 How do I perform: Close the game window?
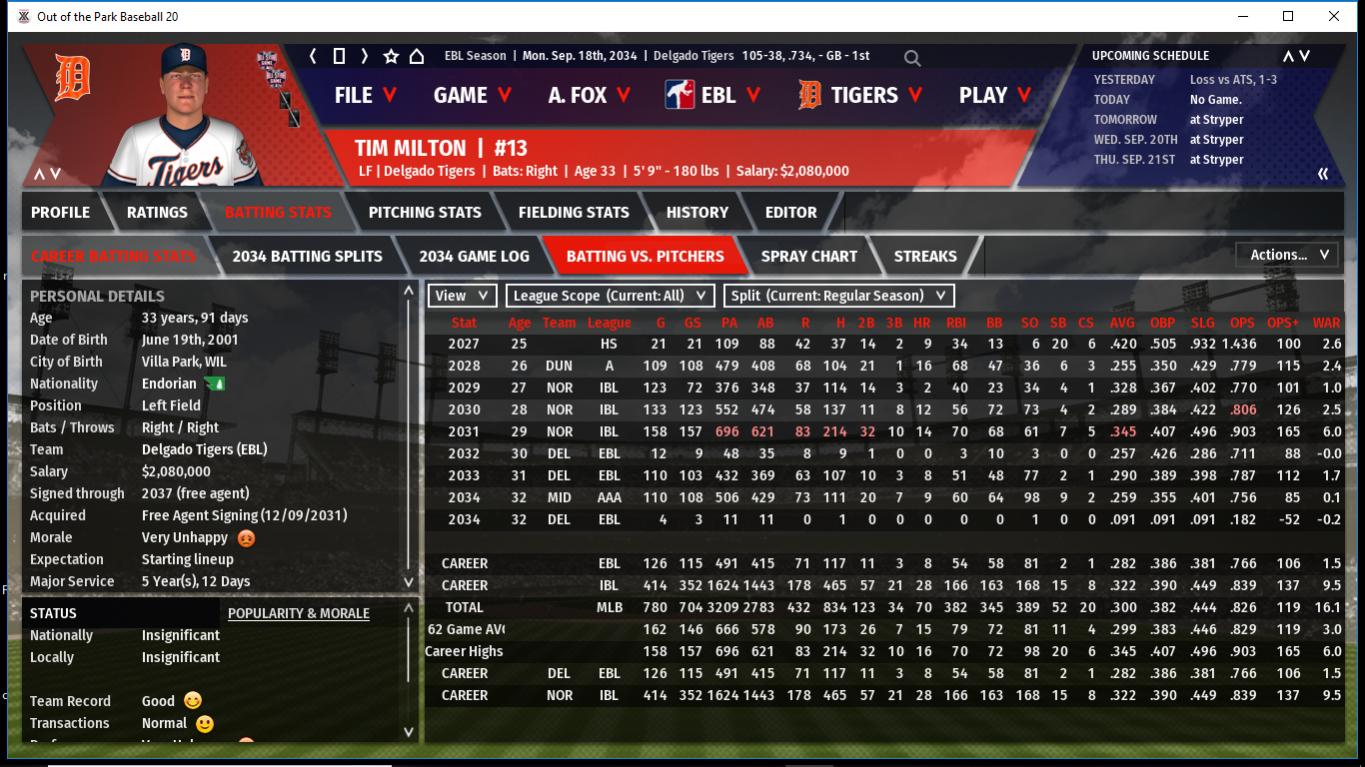pos(1334,16)
